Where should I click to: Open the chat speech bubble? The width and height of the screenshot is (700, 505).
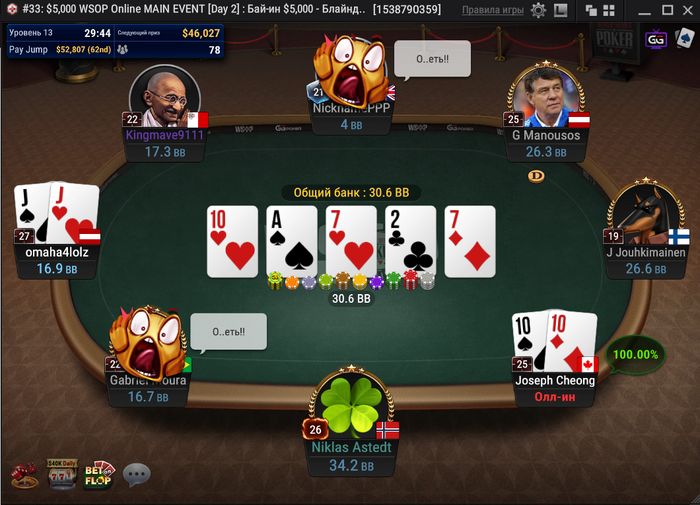[x=136, y=474]
